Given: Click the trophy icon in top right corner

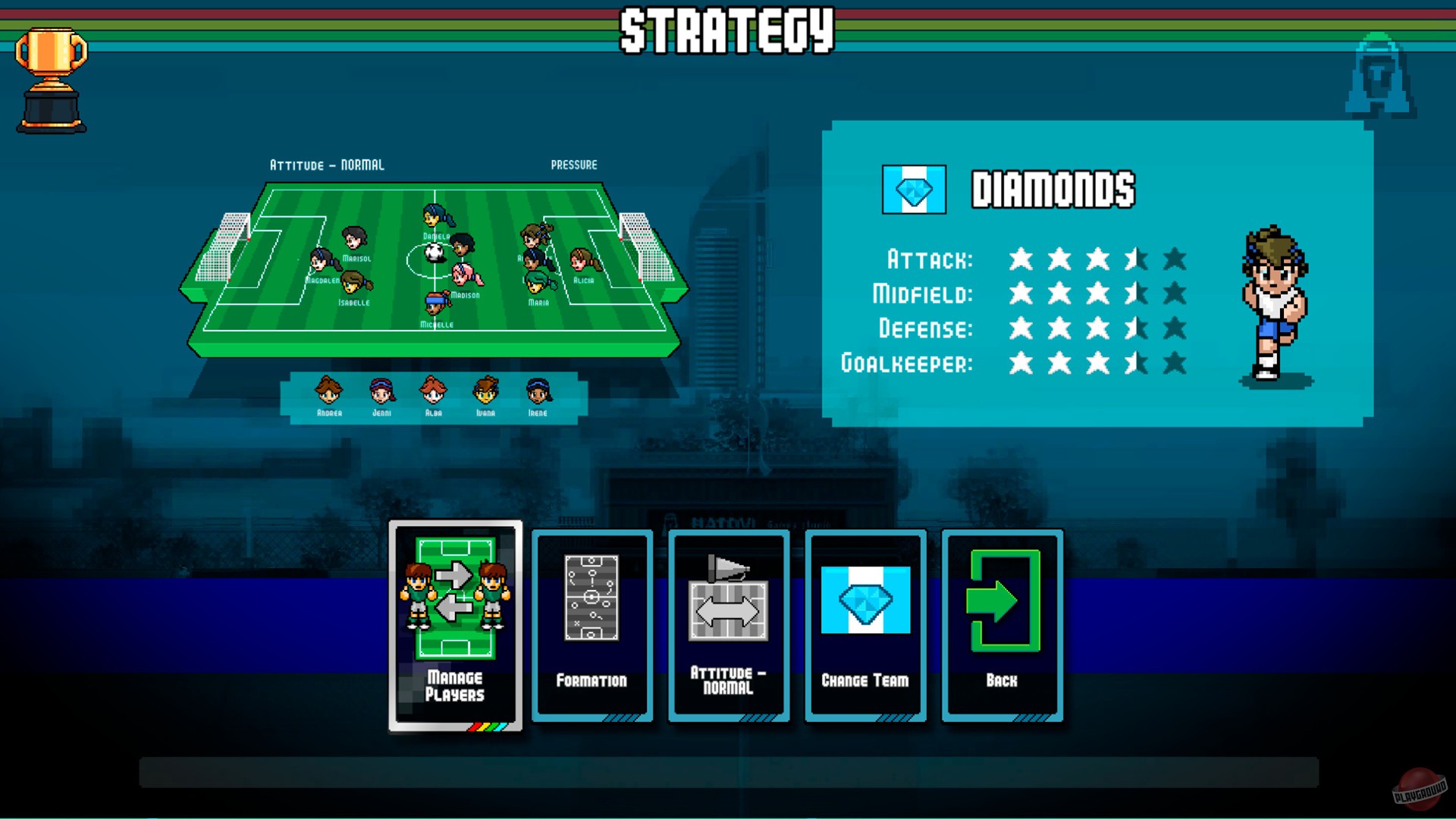Looking at the screenshot, I should coord(1379,76).
